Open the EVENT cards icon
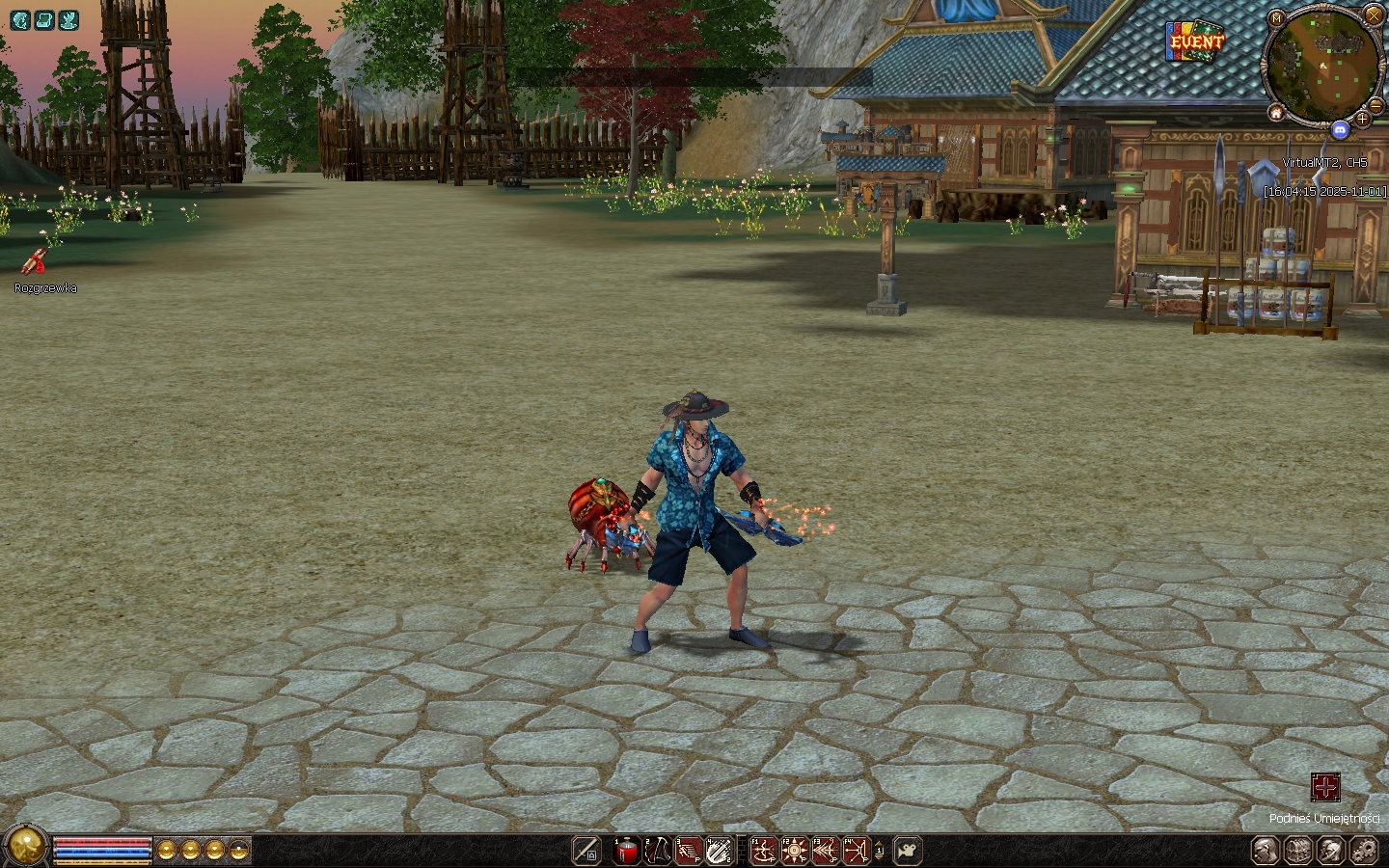This screenshot has height=868, width=1389. pos(1195,41)
